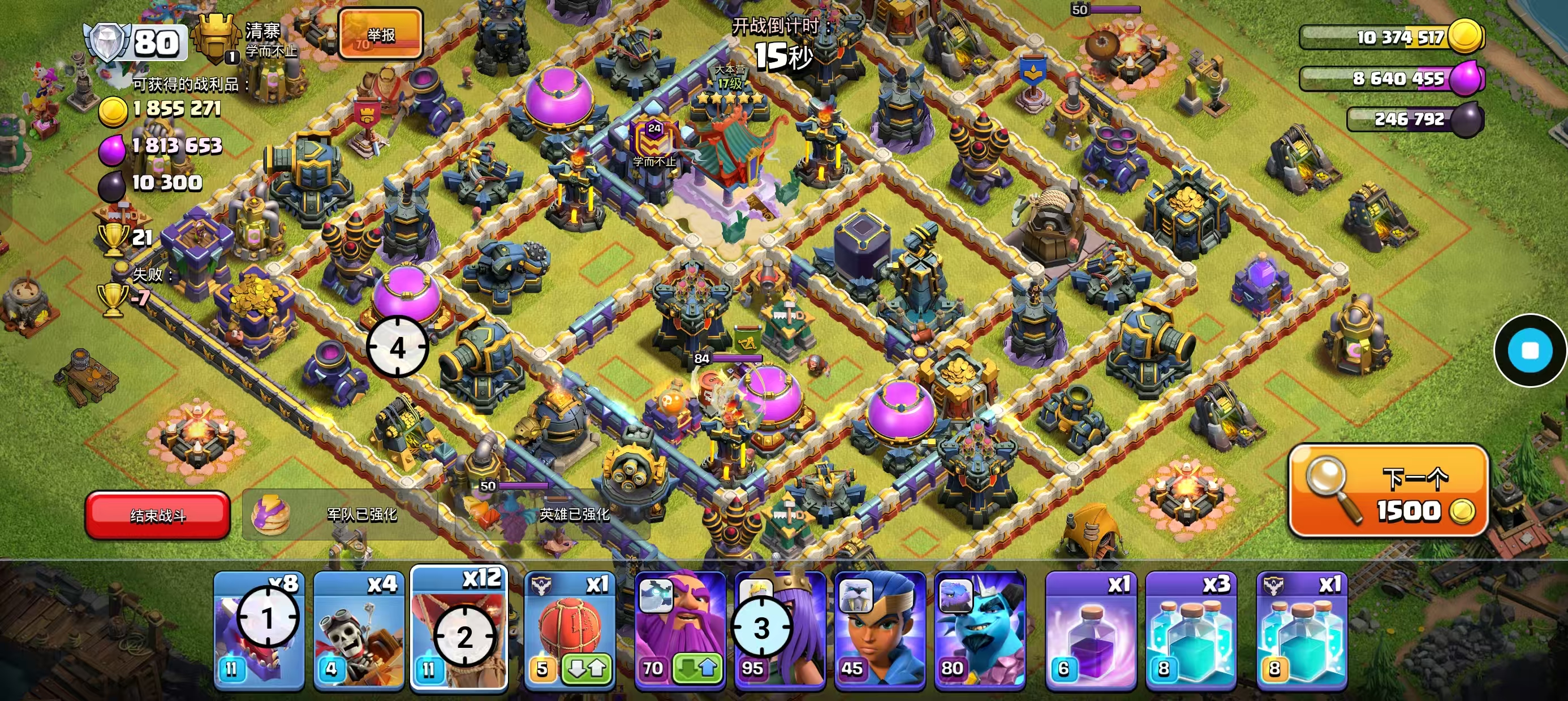Viewport: 1568px width, 701px height.
Task: End the battle with the red button
Action: coord(158,515)
